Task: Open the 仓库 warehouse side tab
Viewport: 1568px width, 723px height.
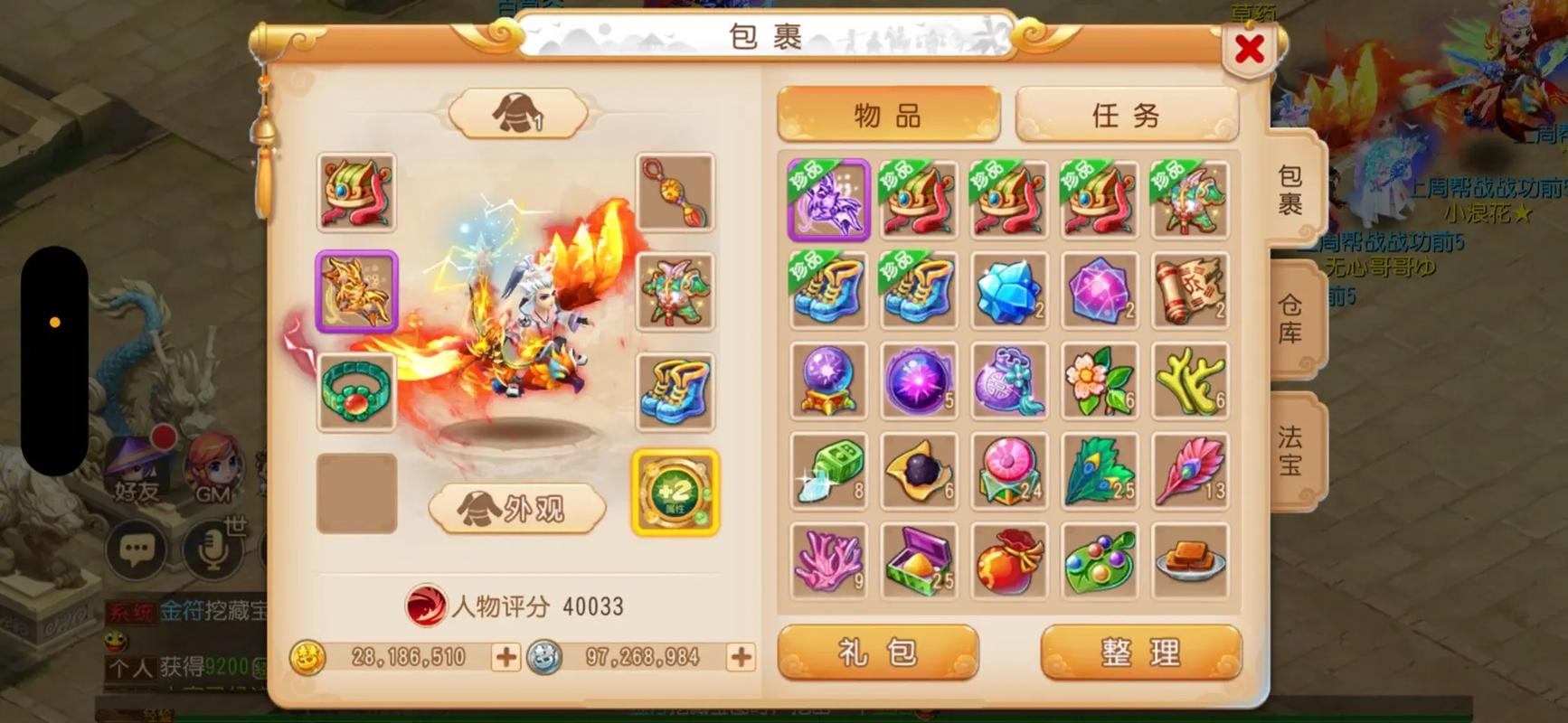Action: tap(1291, 316)
